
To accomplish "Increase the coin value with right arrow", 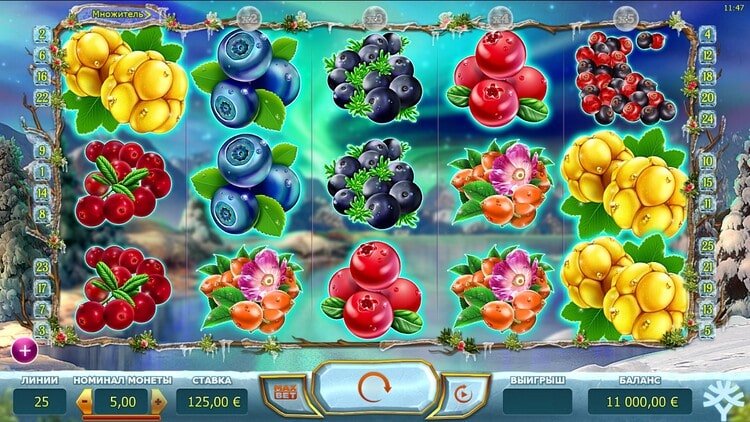I will click(157, 402).
